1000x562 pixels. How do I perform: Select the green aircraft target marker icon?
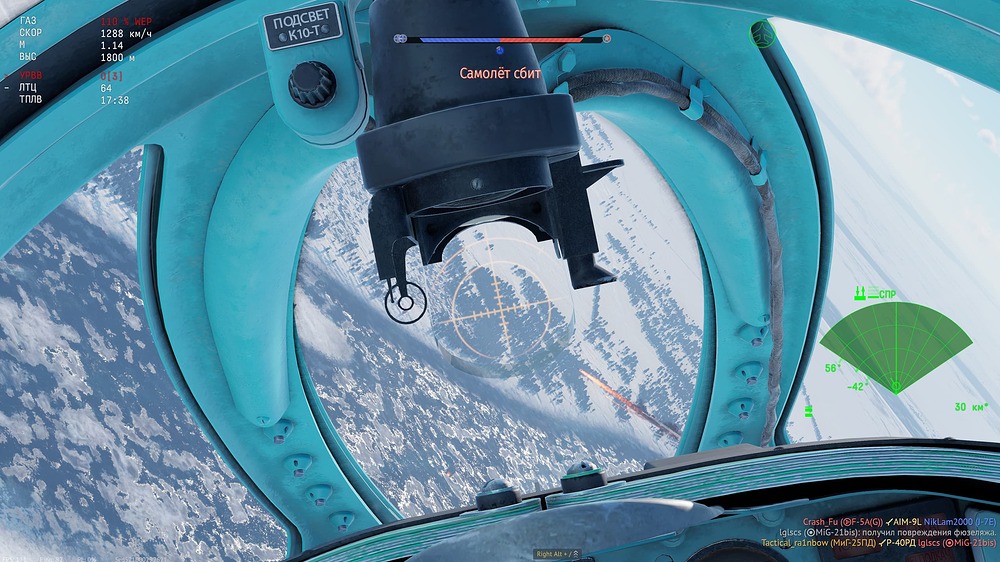763,34
